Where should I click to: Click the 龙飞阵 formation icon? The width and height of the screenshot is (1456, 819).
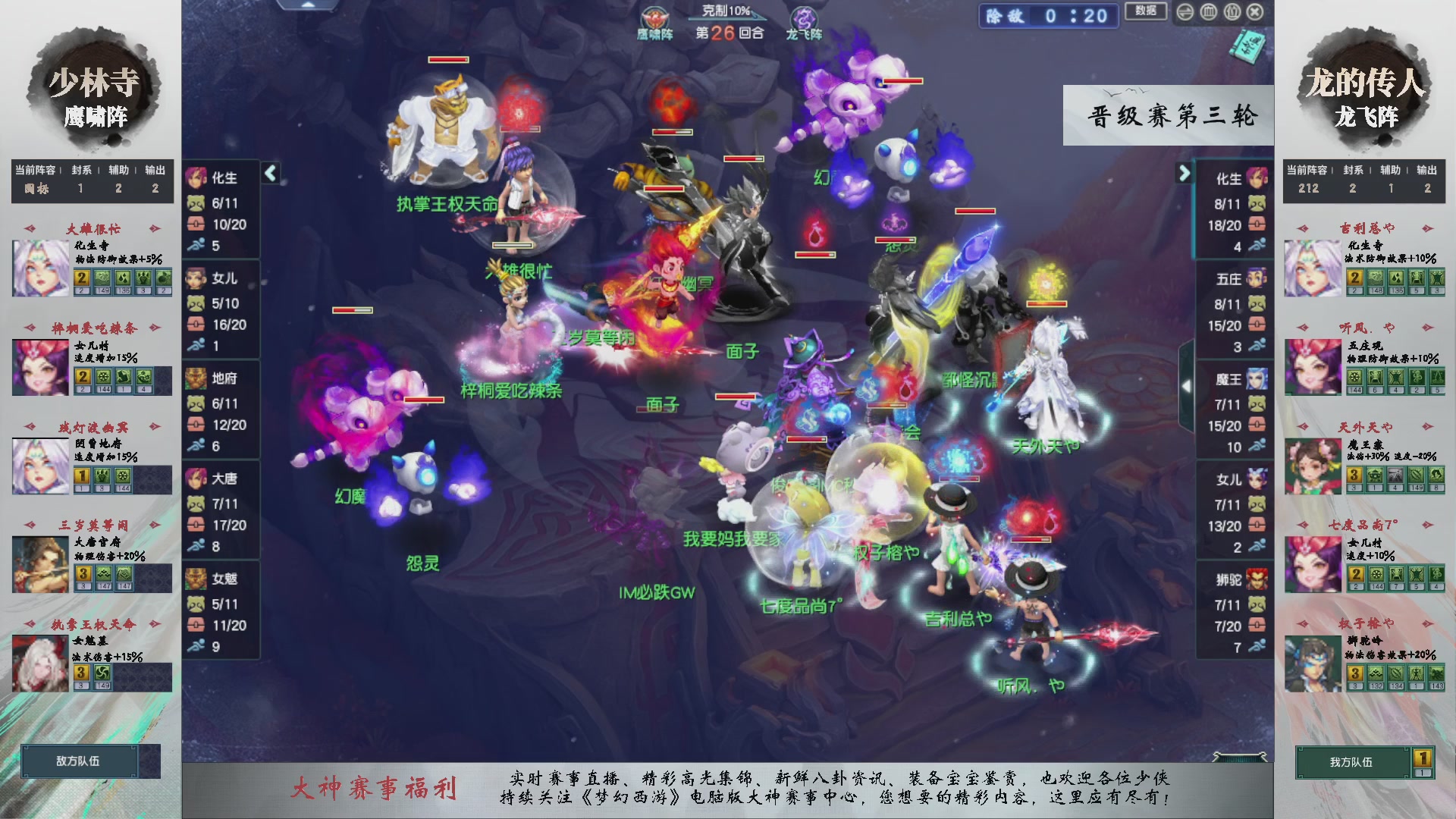click(805, 17)
